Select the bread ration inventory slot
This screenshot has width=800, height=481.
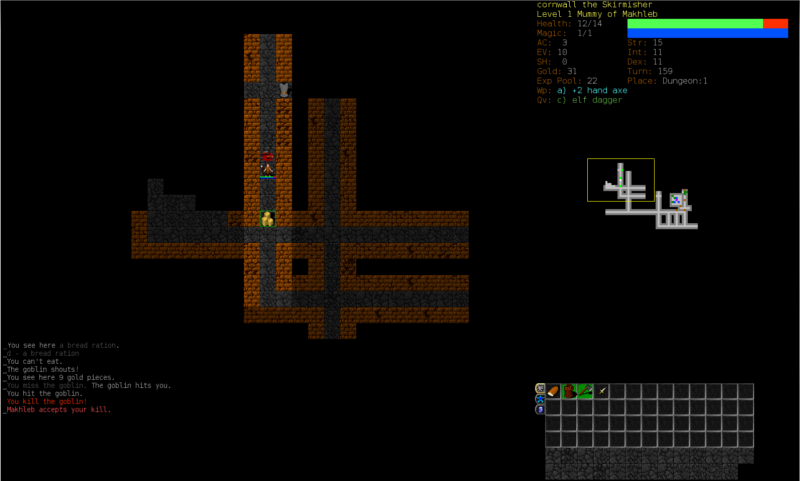pyautogui.click(x=553, y=391)
